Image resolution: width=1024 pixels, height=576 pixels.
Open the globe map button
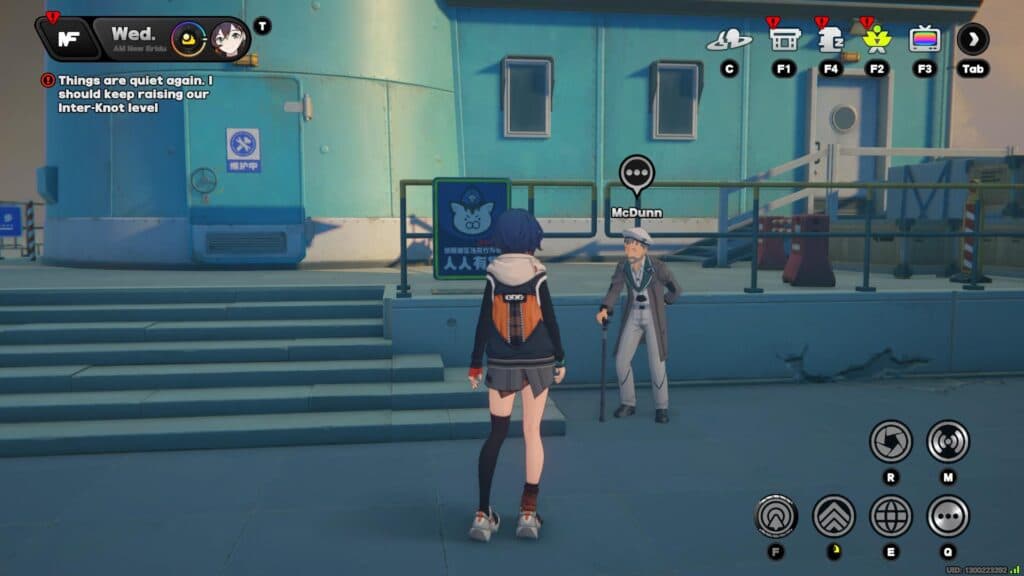click(890, 516)
